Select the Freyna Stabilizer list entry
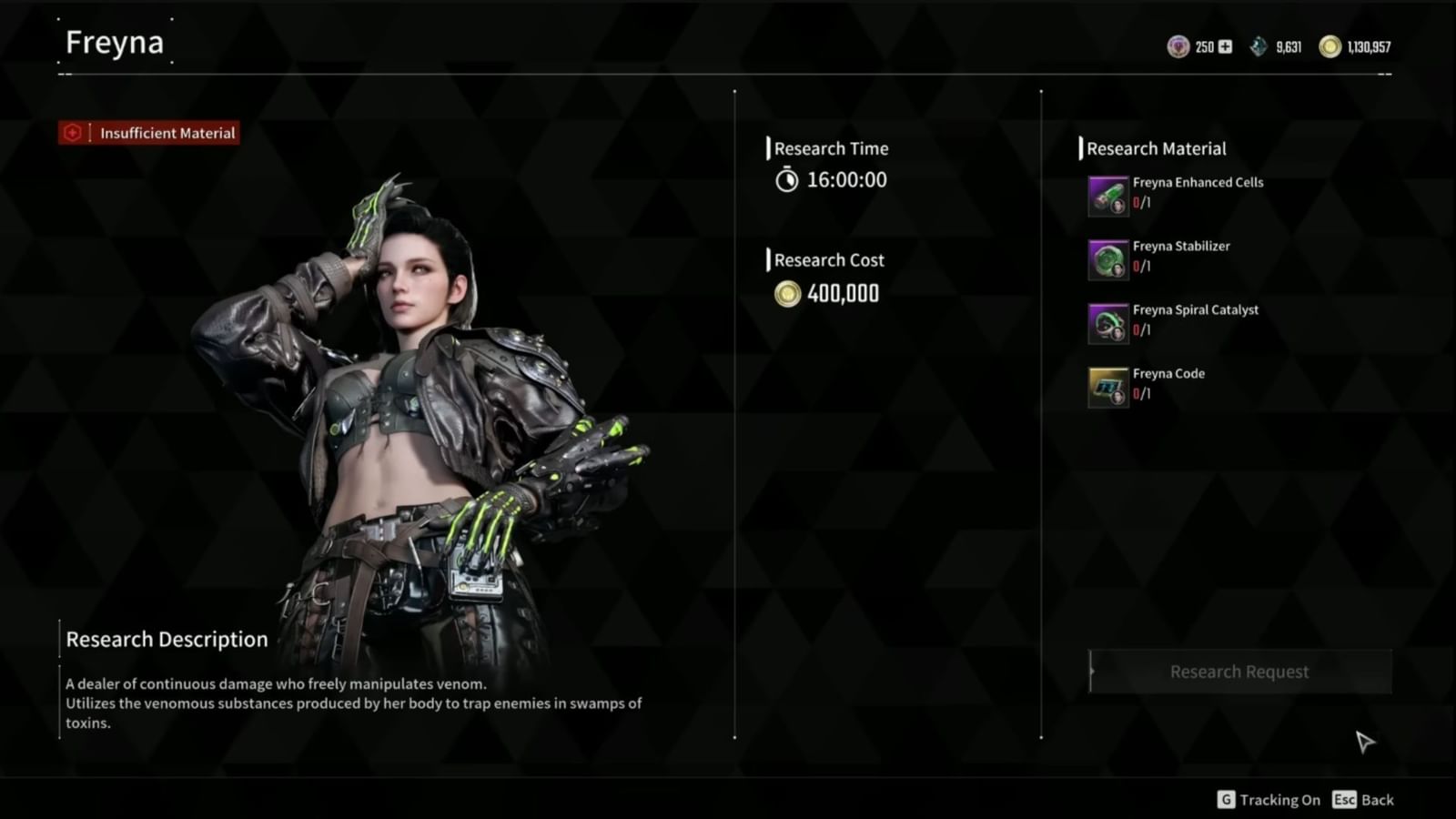Image resolution: width=1456 pixels, height=819 pixels. 1180,246
